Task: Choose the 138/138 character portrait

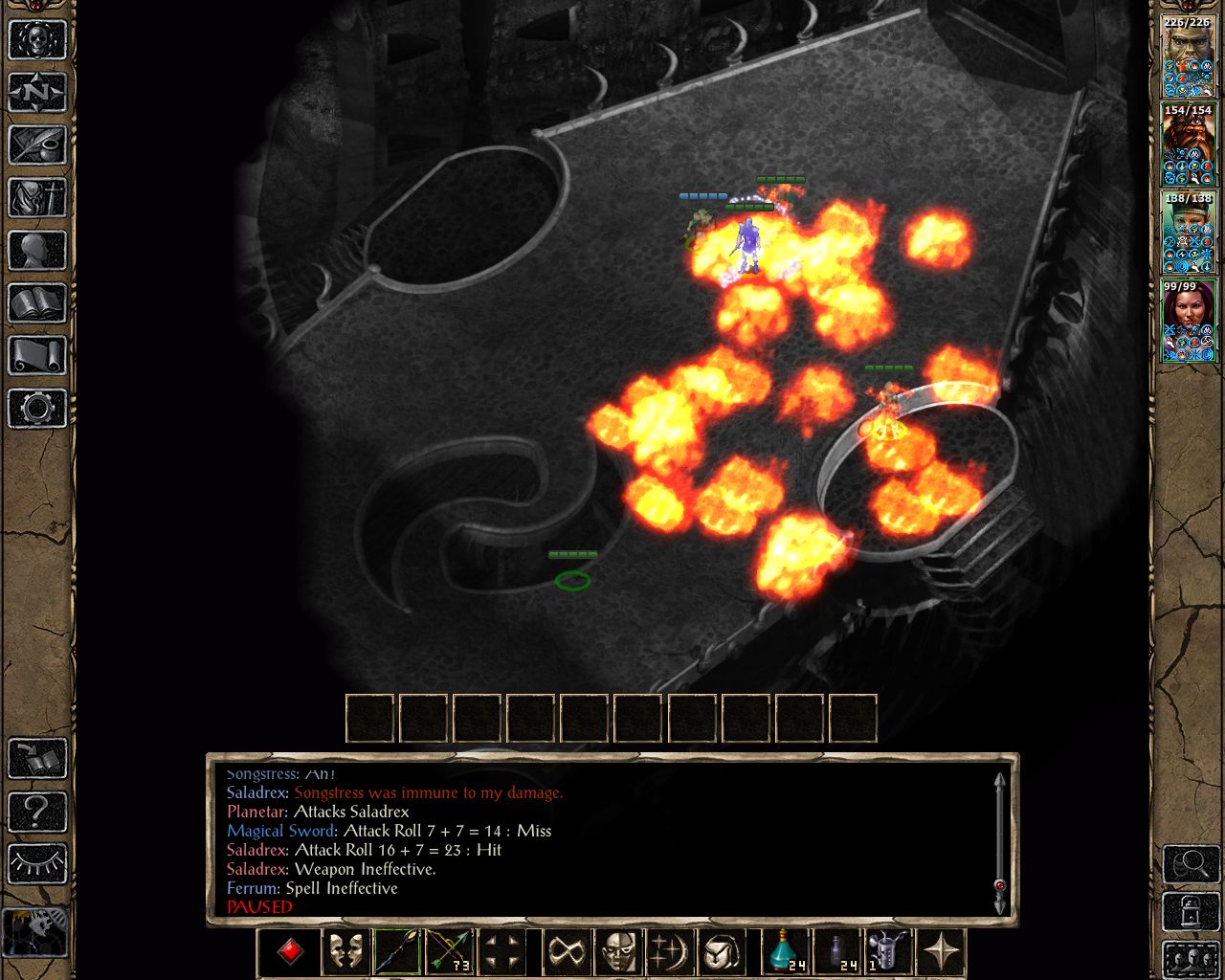Action: (1189, 233)
